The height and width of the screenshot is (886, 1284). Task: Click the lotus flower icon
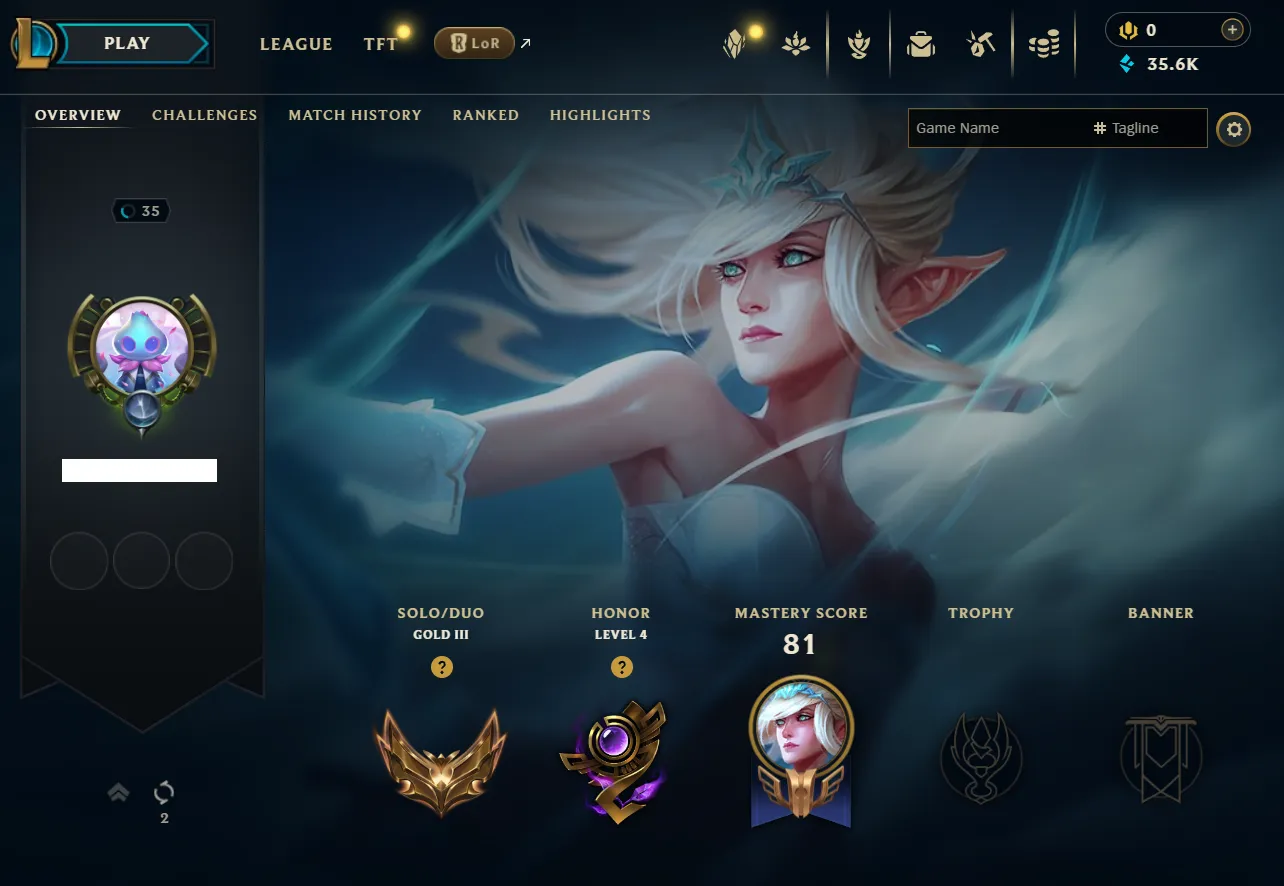797,44
